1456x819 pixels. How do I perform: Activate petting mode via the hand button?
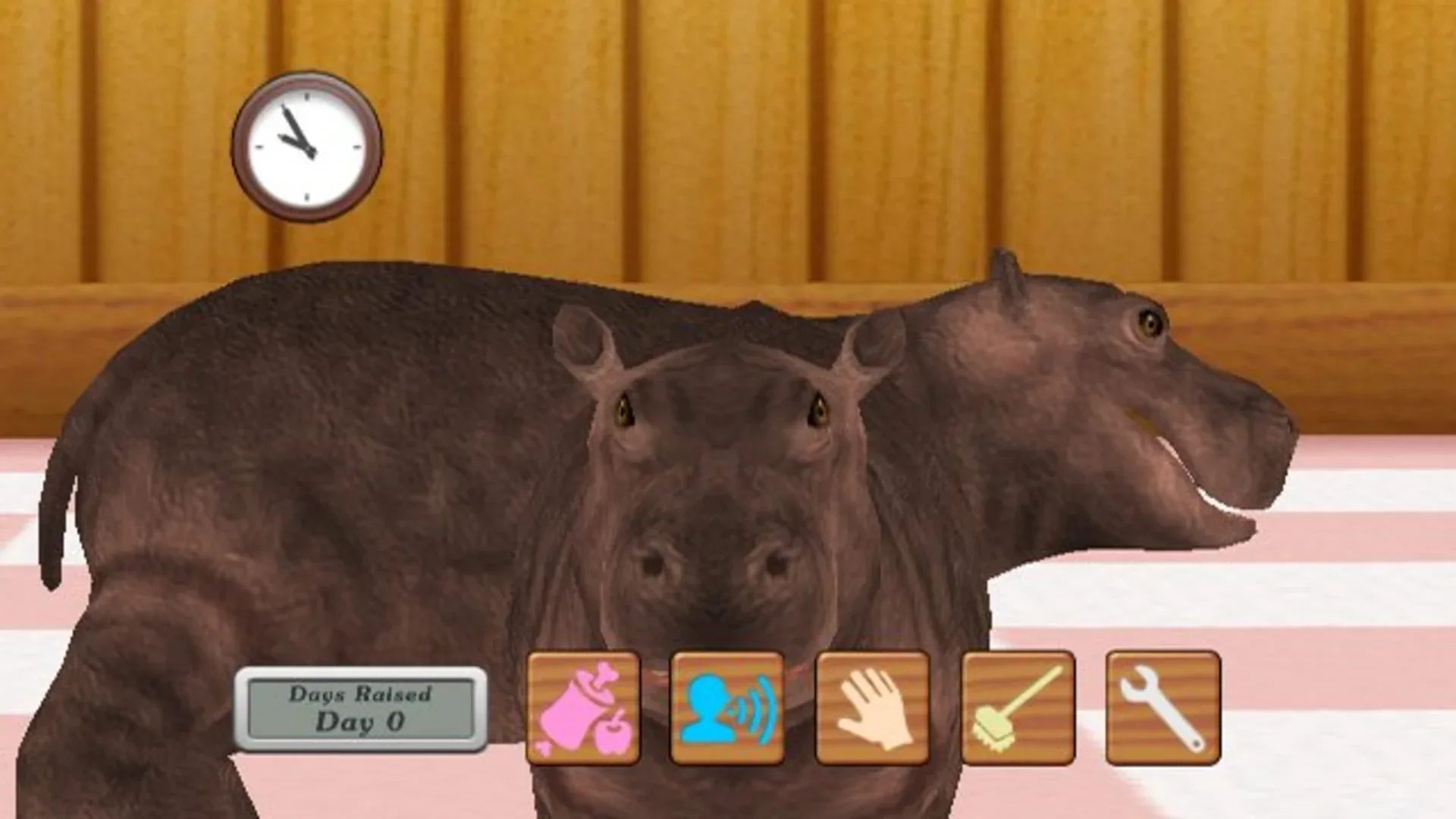click(871, 705)
